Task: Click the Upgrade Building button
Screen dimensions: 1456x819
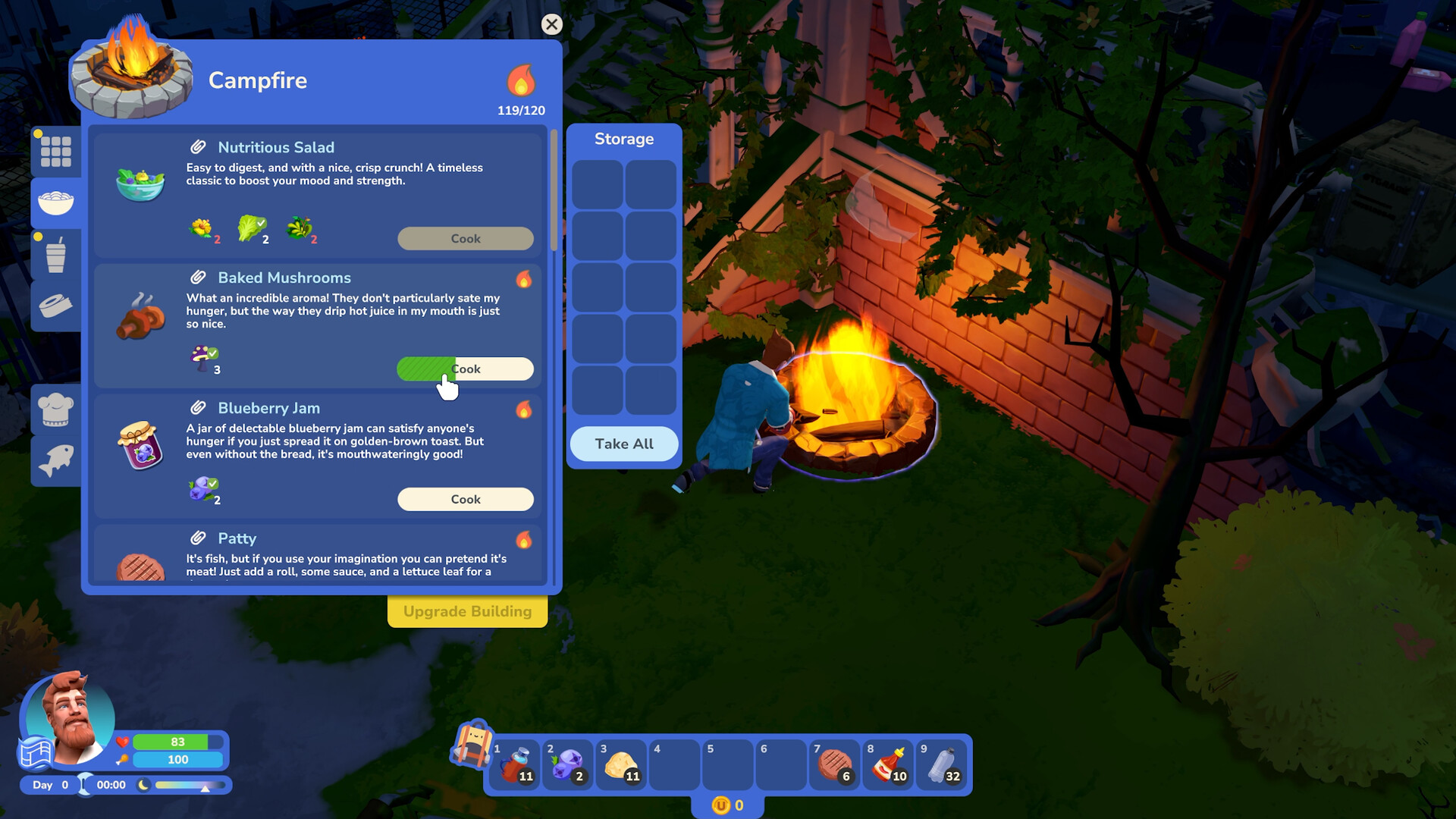Action: 467,611
